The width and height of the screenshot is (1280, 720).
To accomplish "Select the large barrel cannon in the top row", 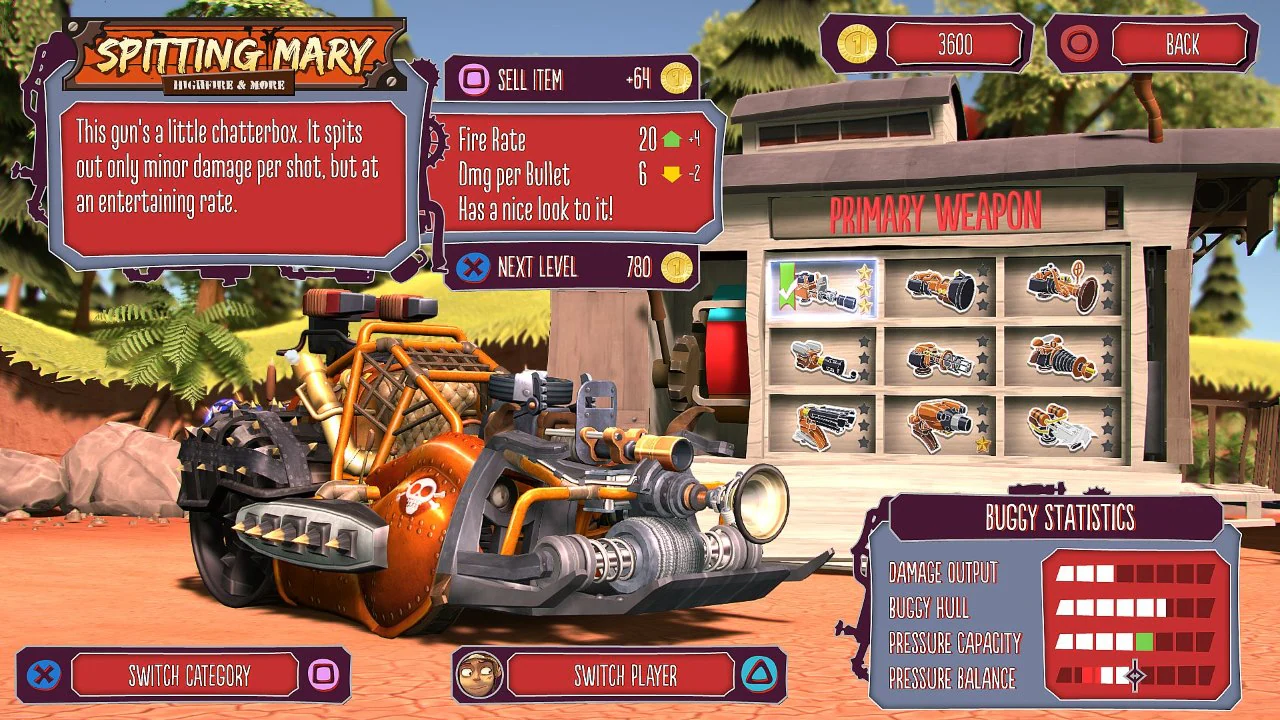I will (x=943, y=288).
